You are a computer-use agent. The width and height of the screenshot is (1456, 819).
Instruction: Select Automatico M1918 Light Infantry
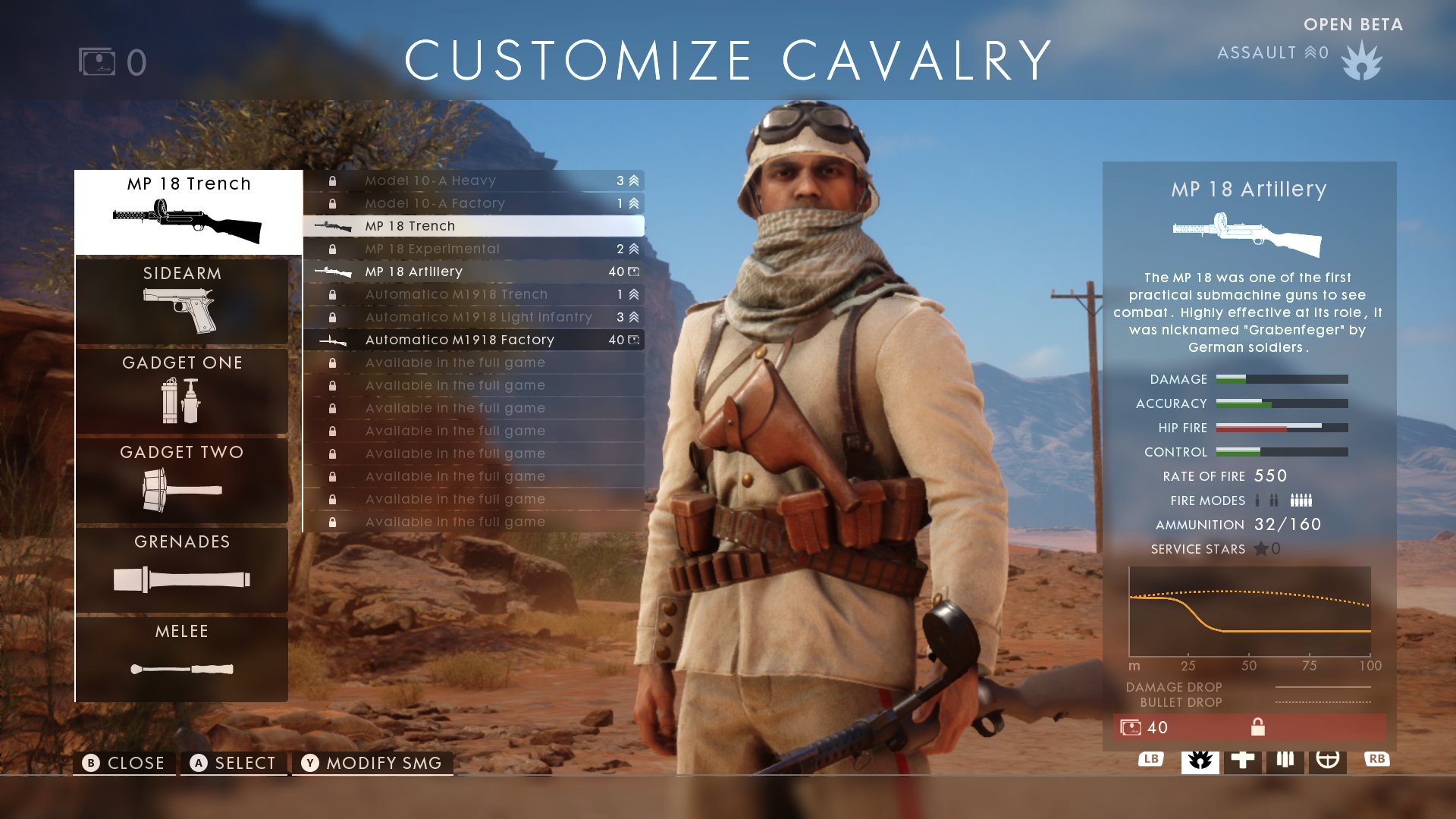(x=474, y=317)
